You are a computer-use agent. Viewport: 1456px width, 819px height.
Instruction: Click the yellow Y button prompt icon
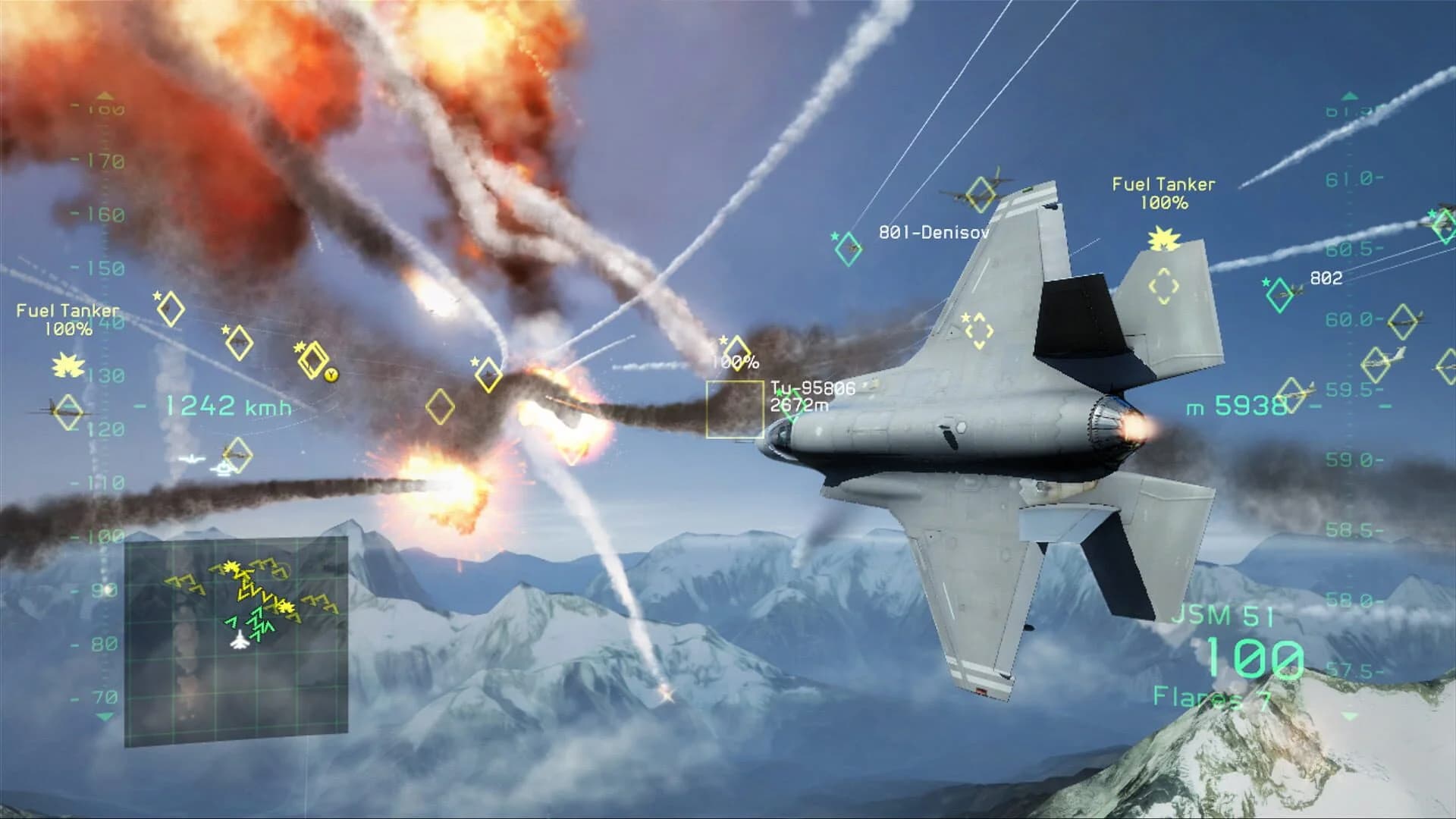point(331,376)
